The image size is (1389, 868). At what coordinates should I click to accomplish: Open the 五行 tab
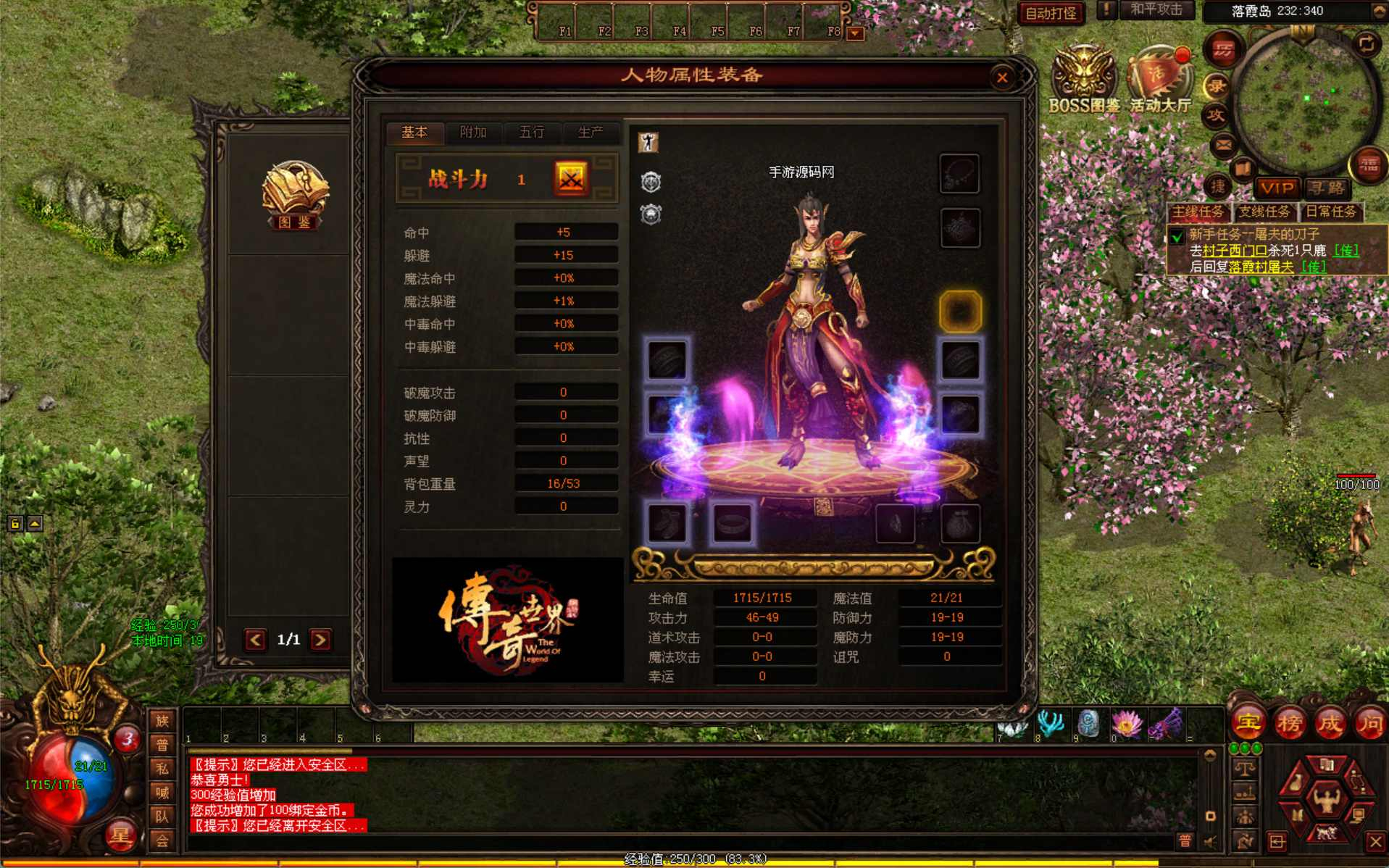[x=531, y=133]
